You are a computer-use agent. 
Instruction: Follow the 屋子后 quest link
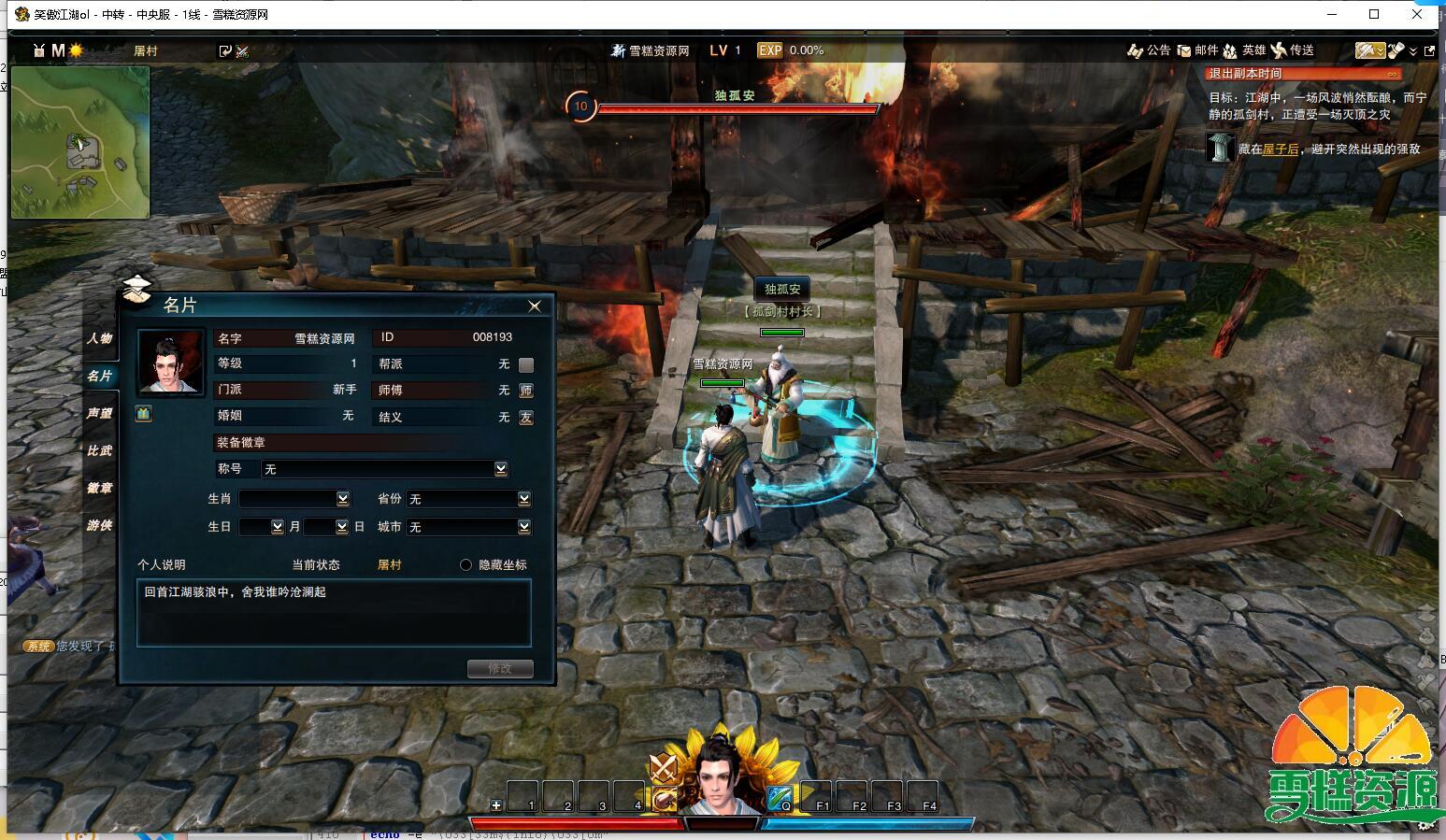click(1280, 149)
